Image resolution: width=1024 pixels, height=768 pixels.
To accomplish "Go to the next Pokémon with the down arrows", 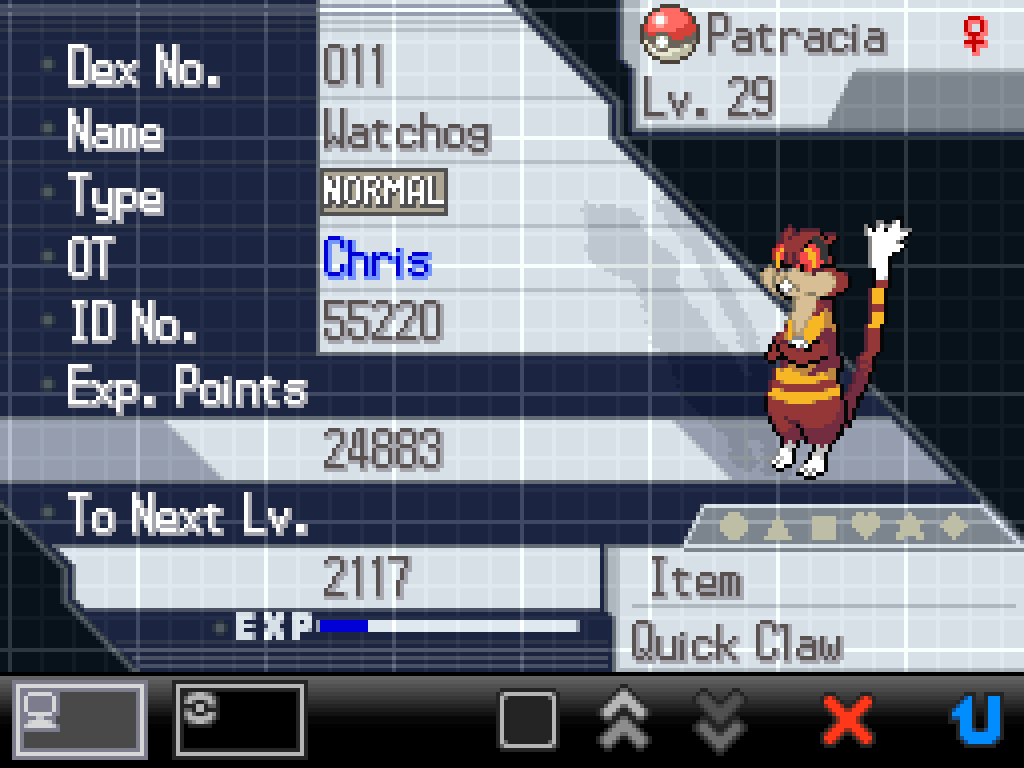I will pyautogui.click(x=720, y=718).
